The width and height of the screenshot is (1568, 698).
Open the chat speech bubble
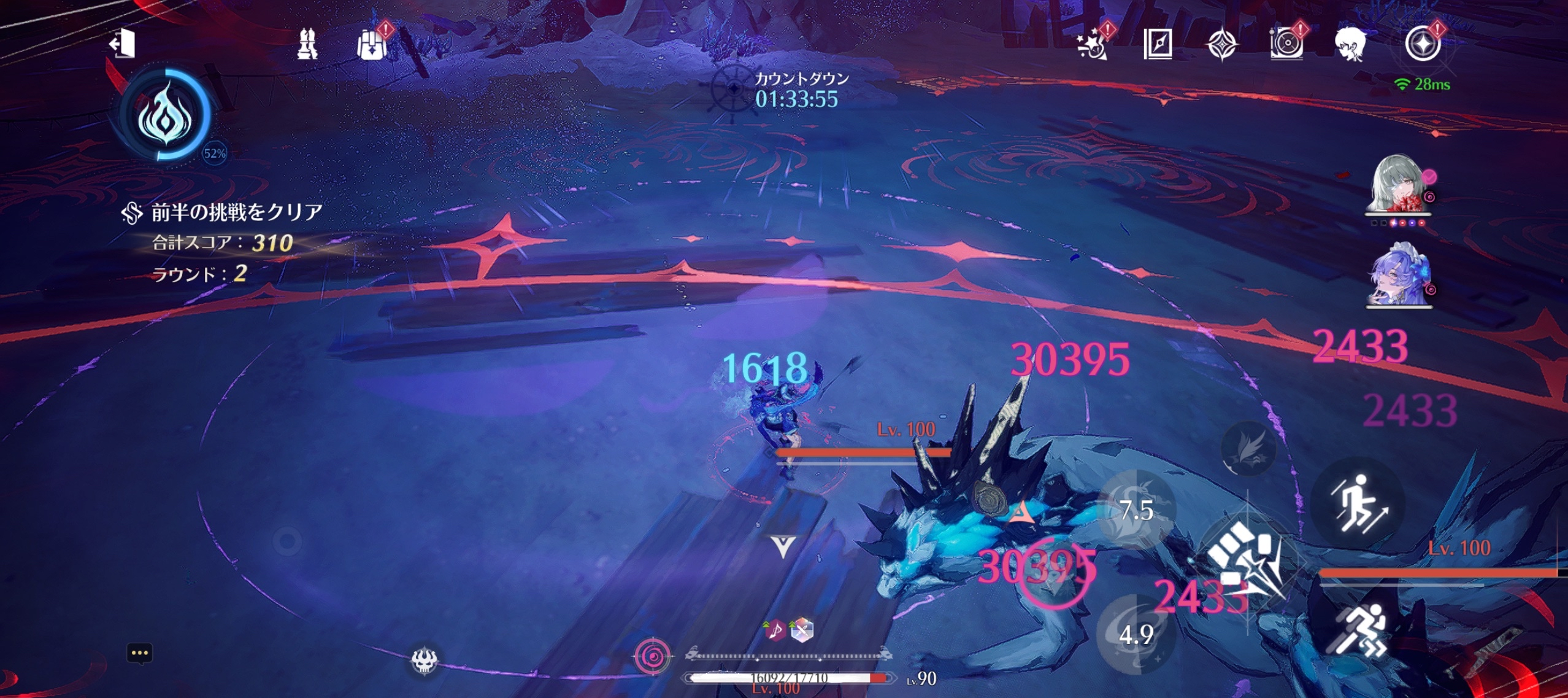tap(140, 653)
